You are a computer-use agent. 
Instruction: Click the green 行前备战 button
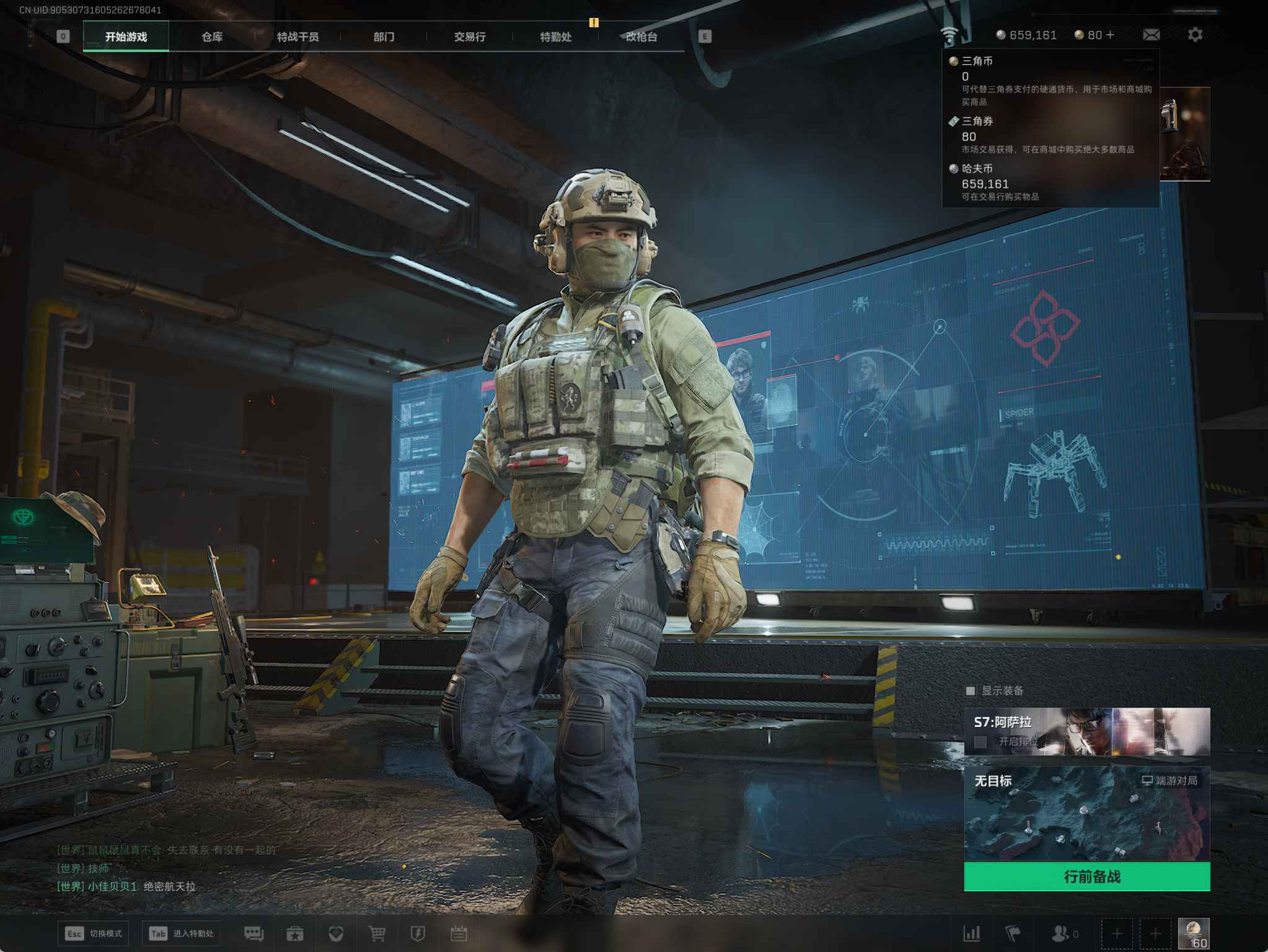coord(1086,876)
